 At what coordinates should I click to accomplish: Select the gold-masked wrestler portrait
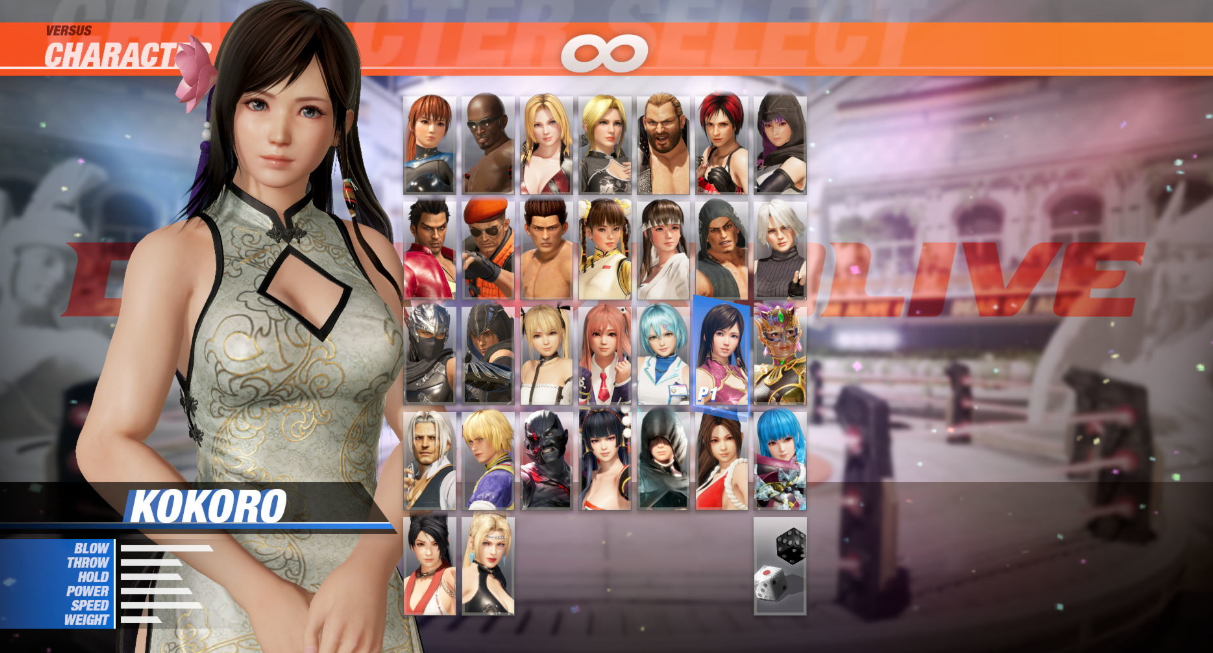click(x=780, y=354)
